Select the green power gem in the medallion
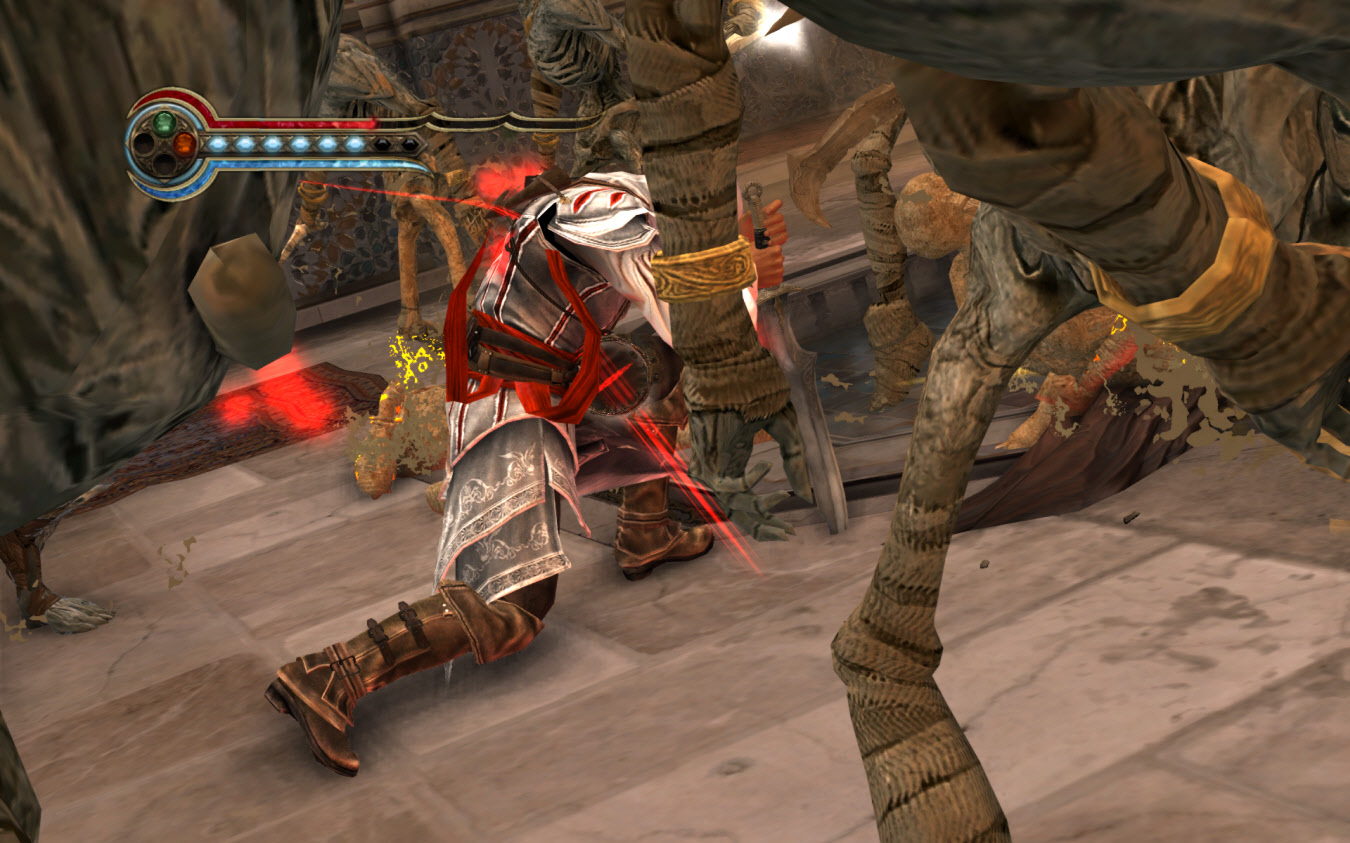1350x843 pixels. [164, 123]
